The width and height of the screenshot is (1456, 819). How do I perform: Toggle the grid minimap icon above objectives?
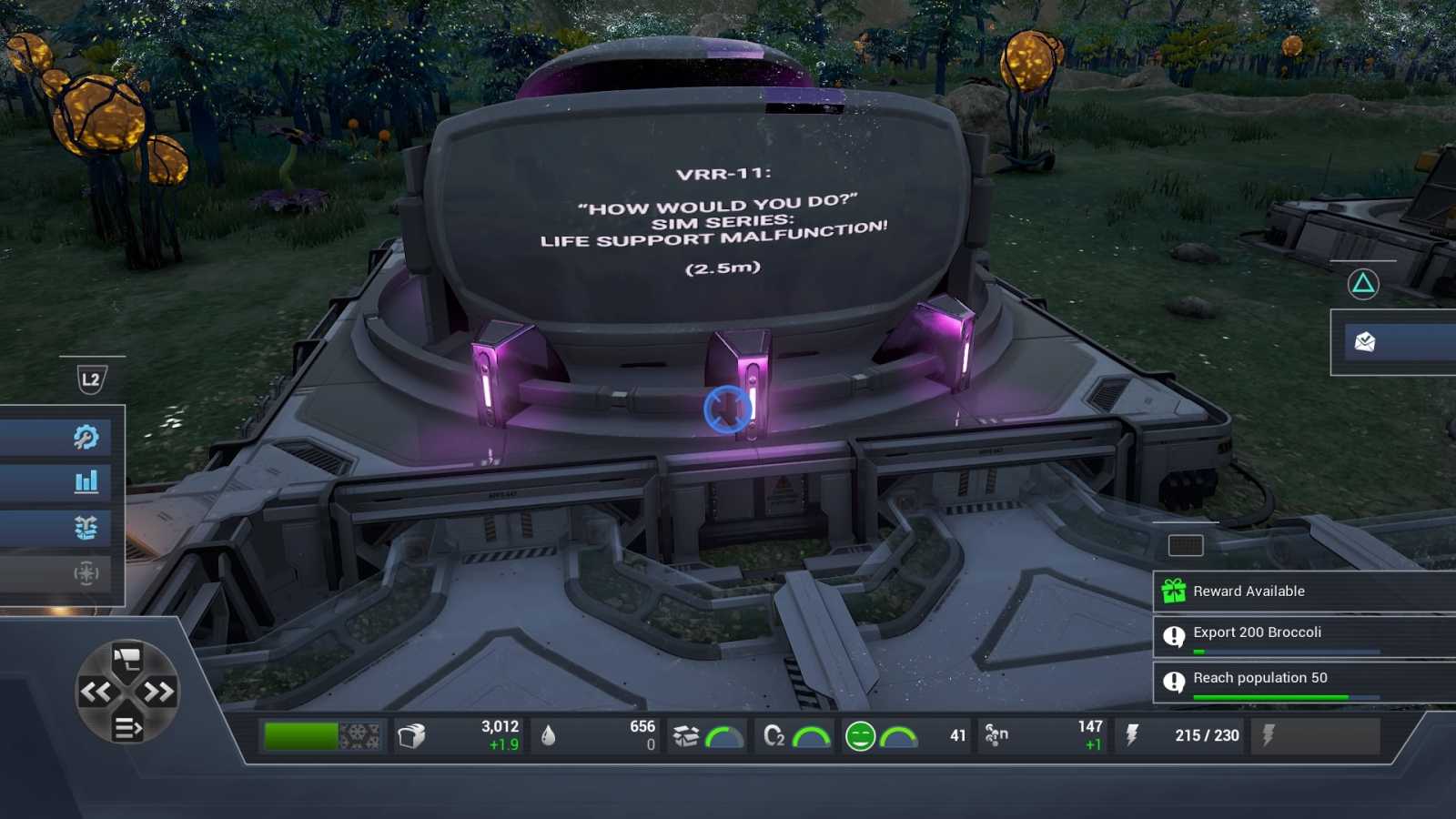[x=1187, y=547]
